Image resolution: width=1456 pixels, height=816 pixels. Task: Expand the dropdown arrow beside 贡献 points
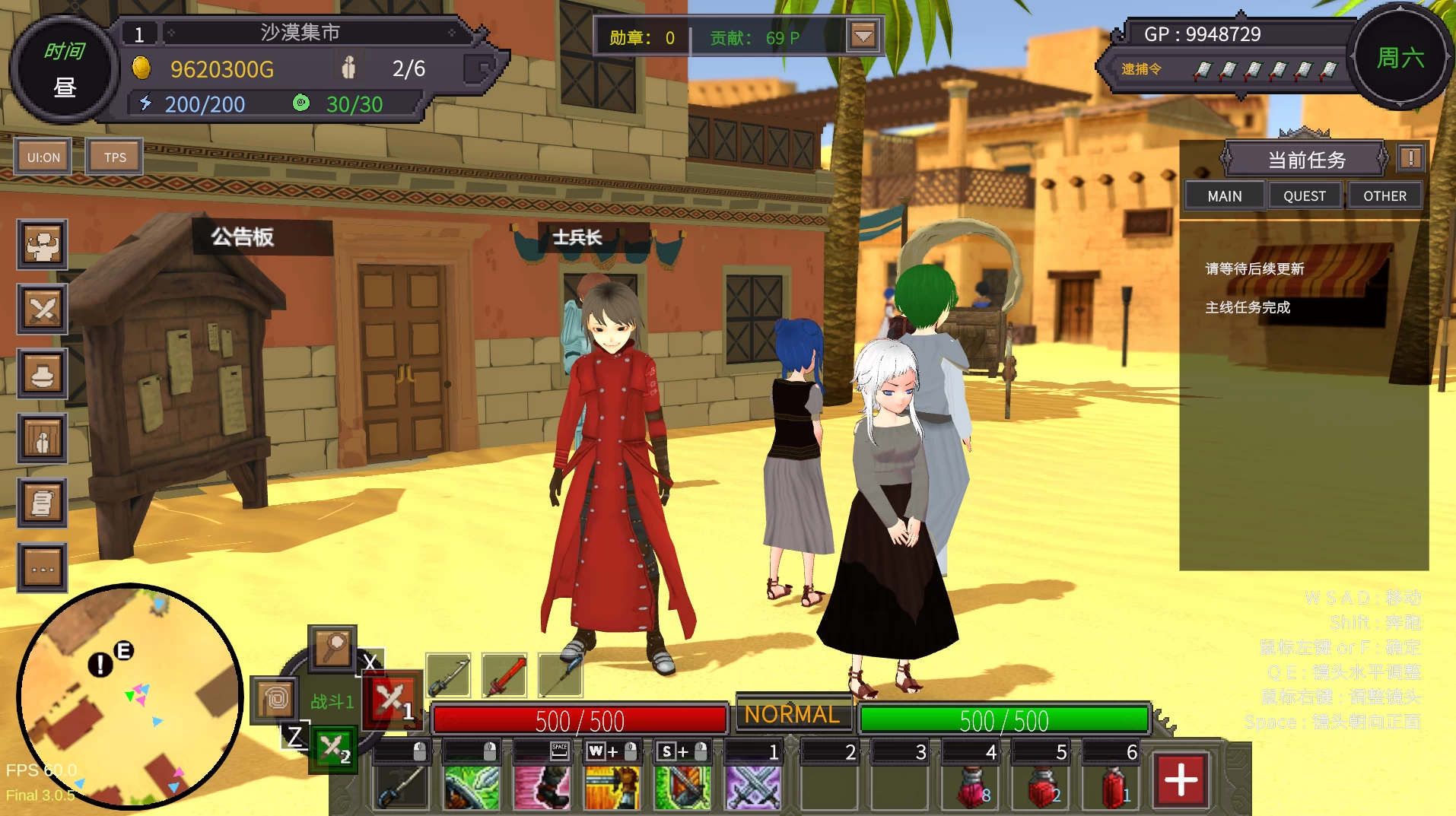(863, 36)
